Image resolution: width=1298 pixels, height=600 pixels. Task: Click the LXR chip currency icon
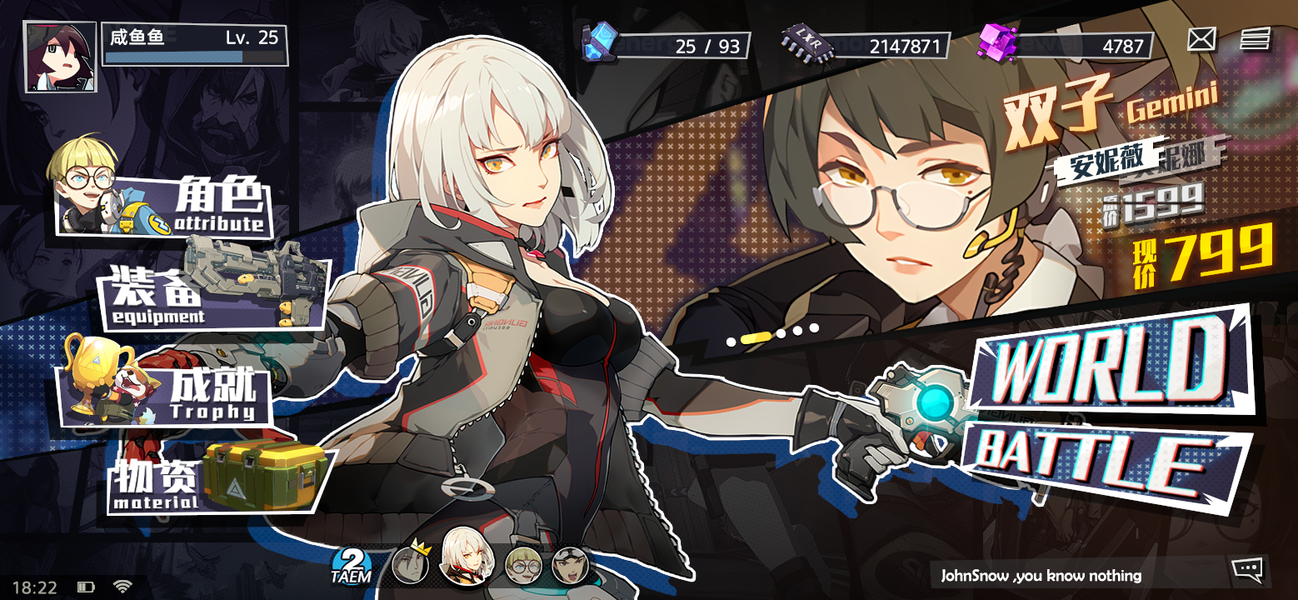click(x=802, y=45)
